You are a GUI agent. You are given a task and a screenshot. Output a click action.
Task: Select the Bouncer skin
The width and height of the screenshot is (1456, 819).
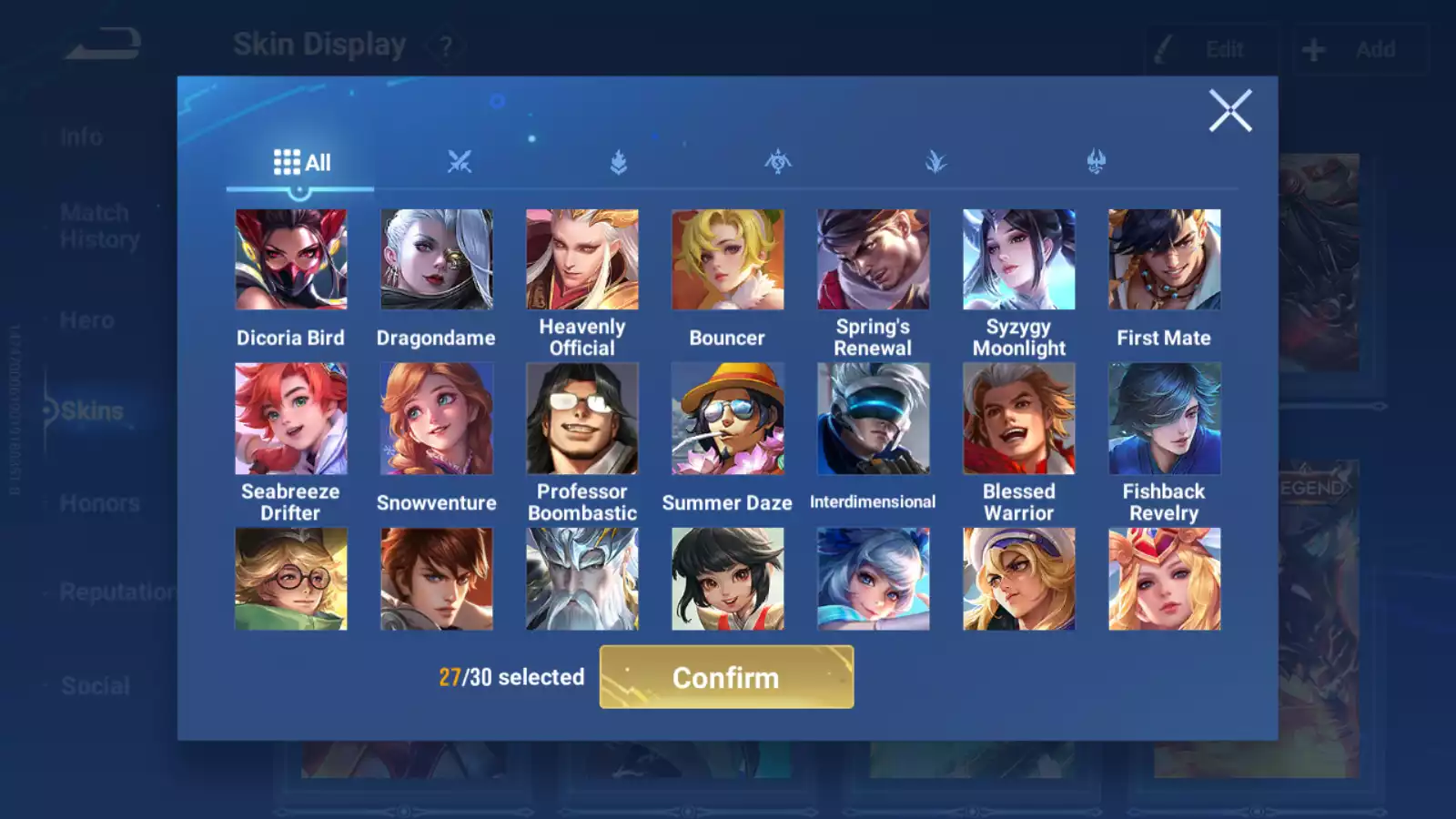pyautogui.click(x=727, y=260)
